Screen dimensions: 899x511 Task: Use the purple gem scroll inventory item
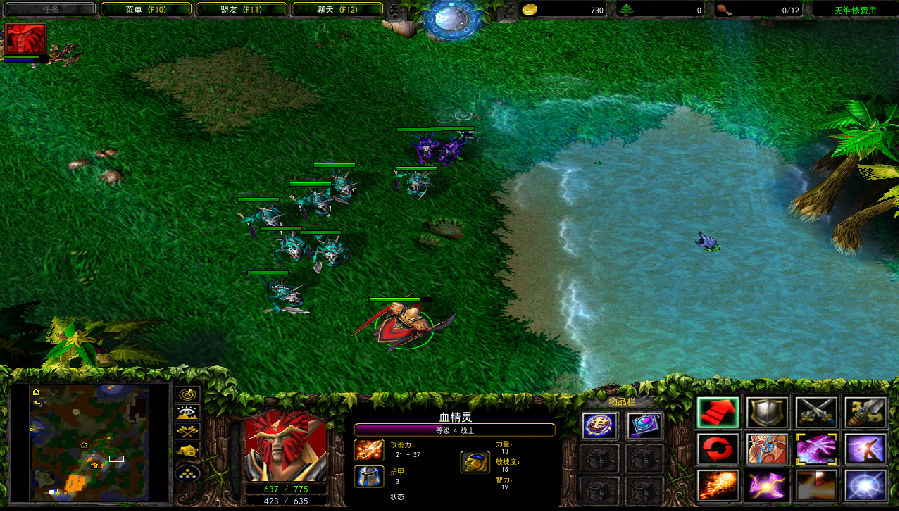[644, 425]
